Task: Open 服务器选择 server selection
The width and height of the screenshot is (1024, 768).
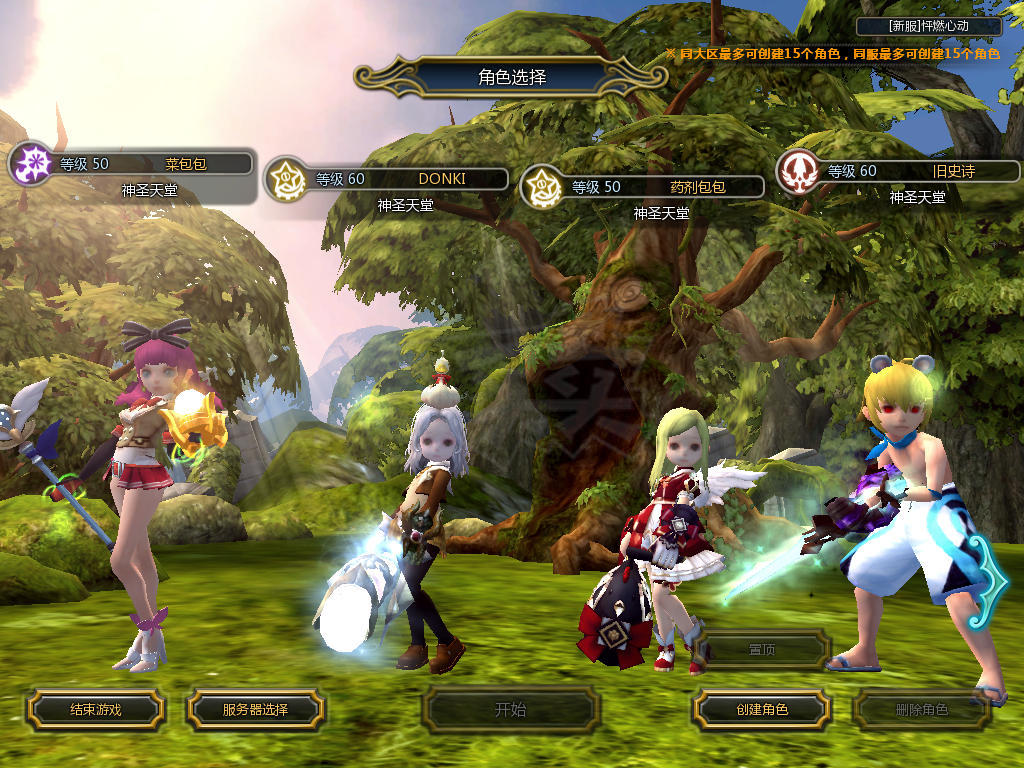Action: point(255,710)
